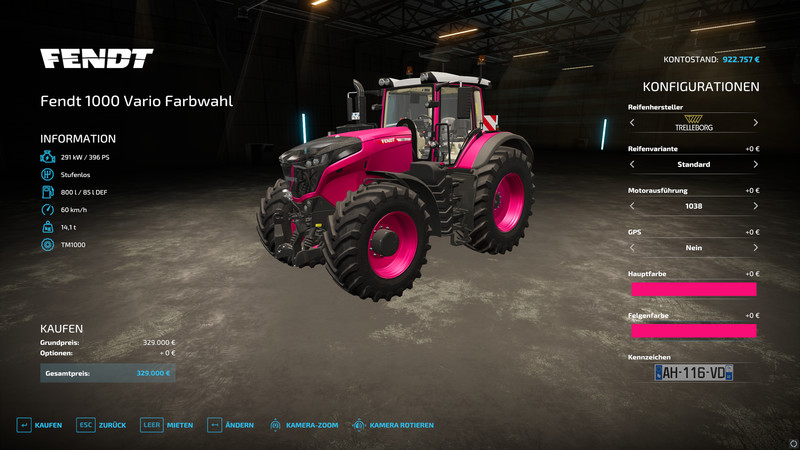800x450 pixels.
Task: Choose next Motorausführung after 1038
Action: coord(755,206)
